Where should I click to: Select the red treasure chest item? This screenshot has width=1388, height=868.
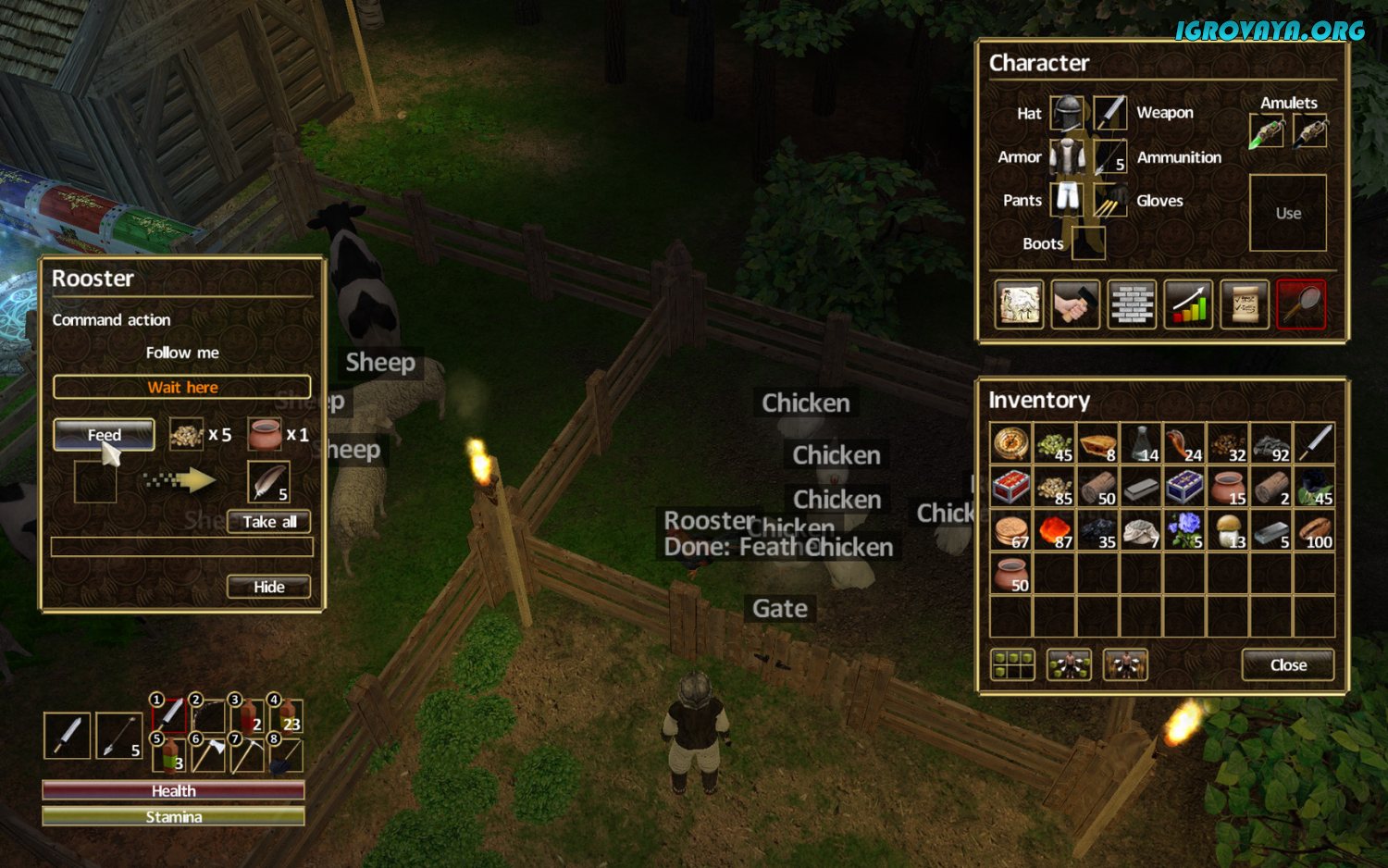pos(1010,487)
